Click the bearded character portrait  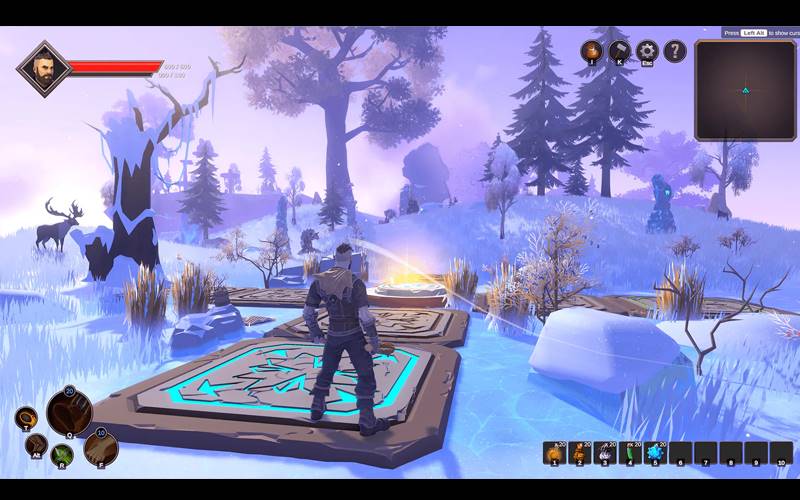(x=43, y=69)
